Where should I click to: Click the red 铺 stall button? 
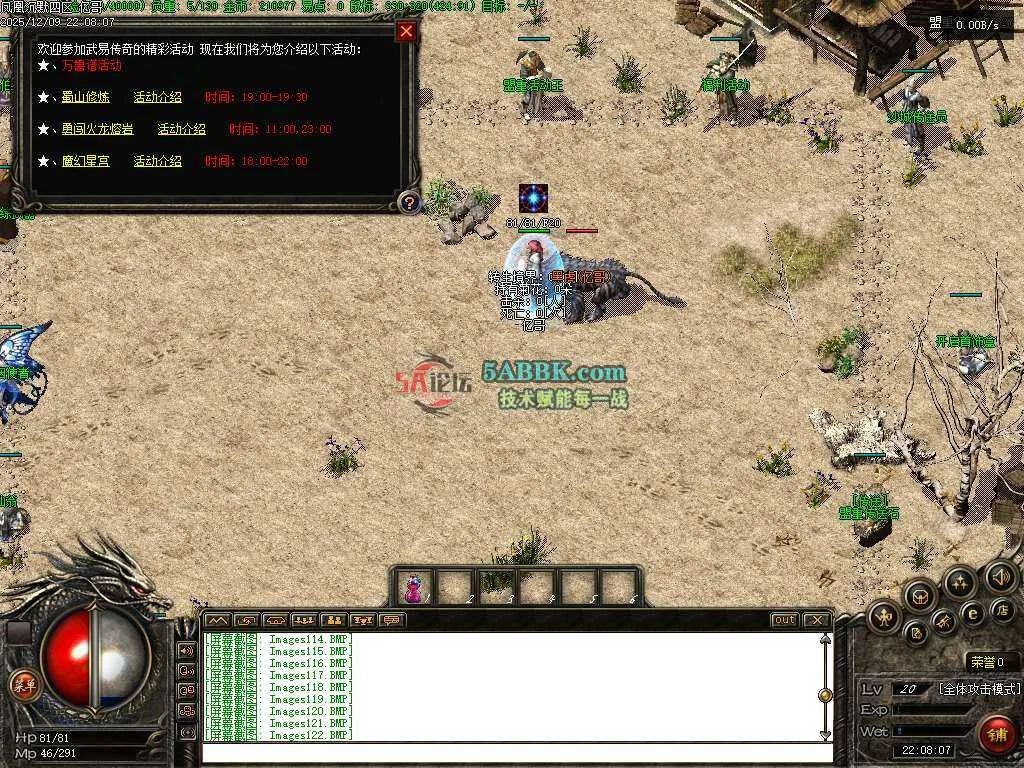995,733
